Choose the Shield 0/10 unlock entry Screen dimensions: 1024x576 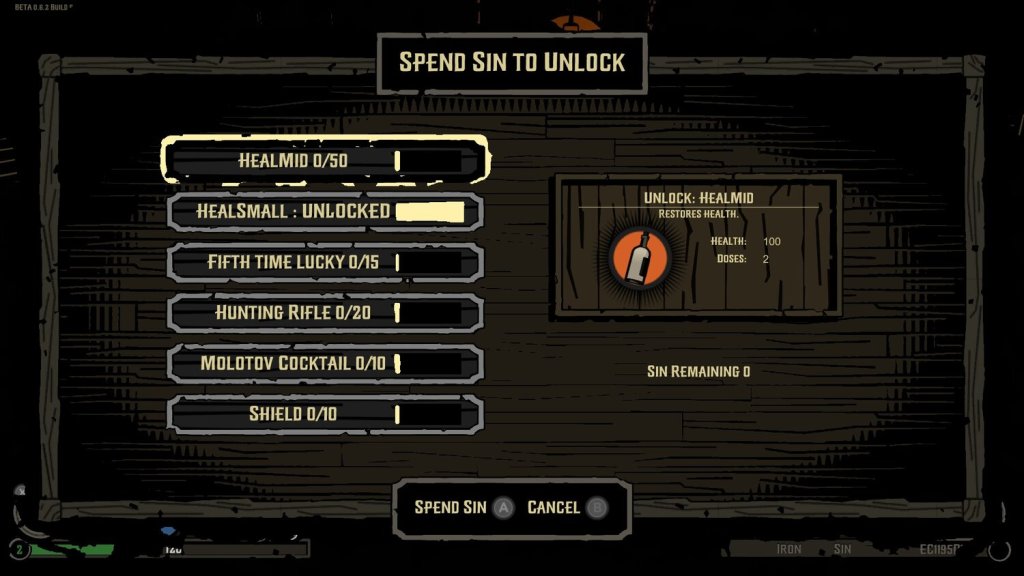tap(325, 414)
